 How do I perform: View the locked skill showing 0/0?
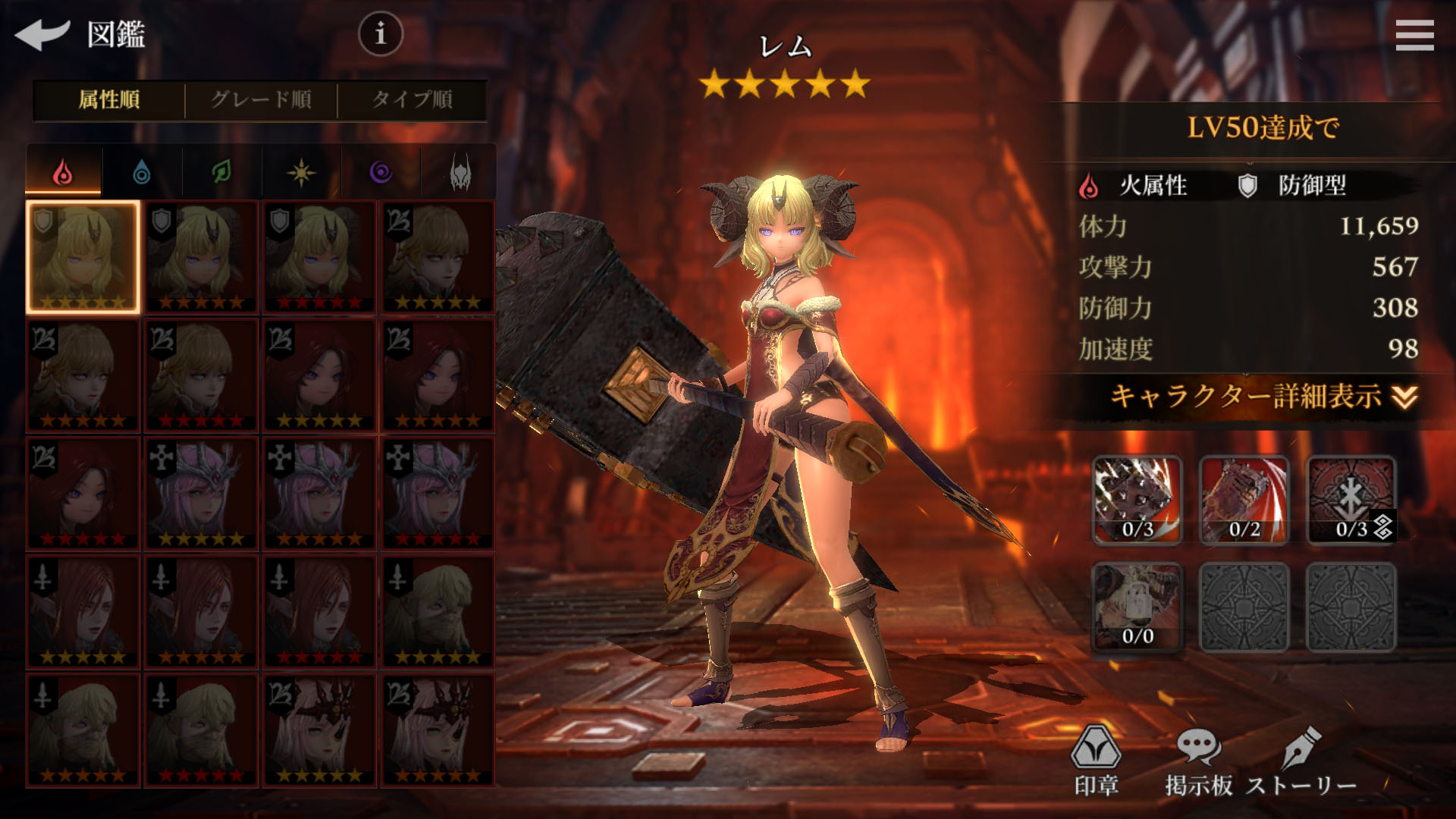pos(1137,607)
